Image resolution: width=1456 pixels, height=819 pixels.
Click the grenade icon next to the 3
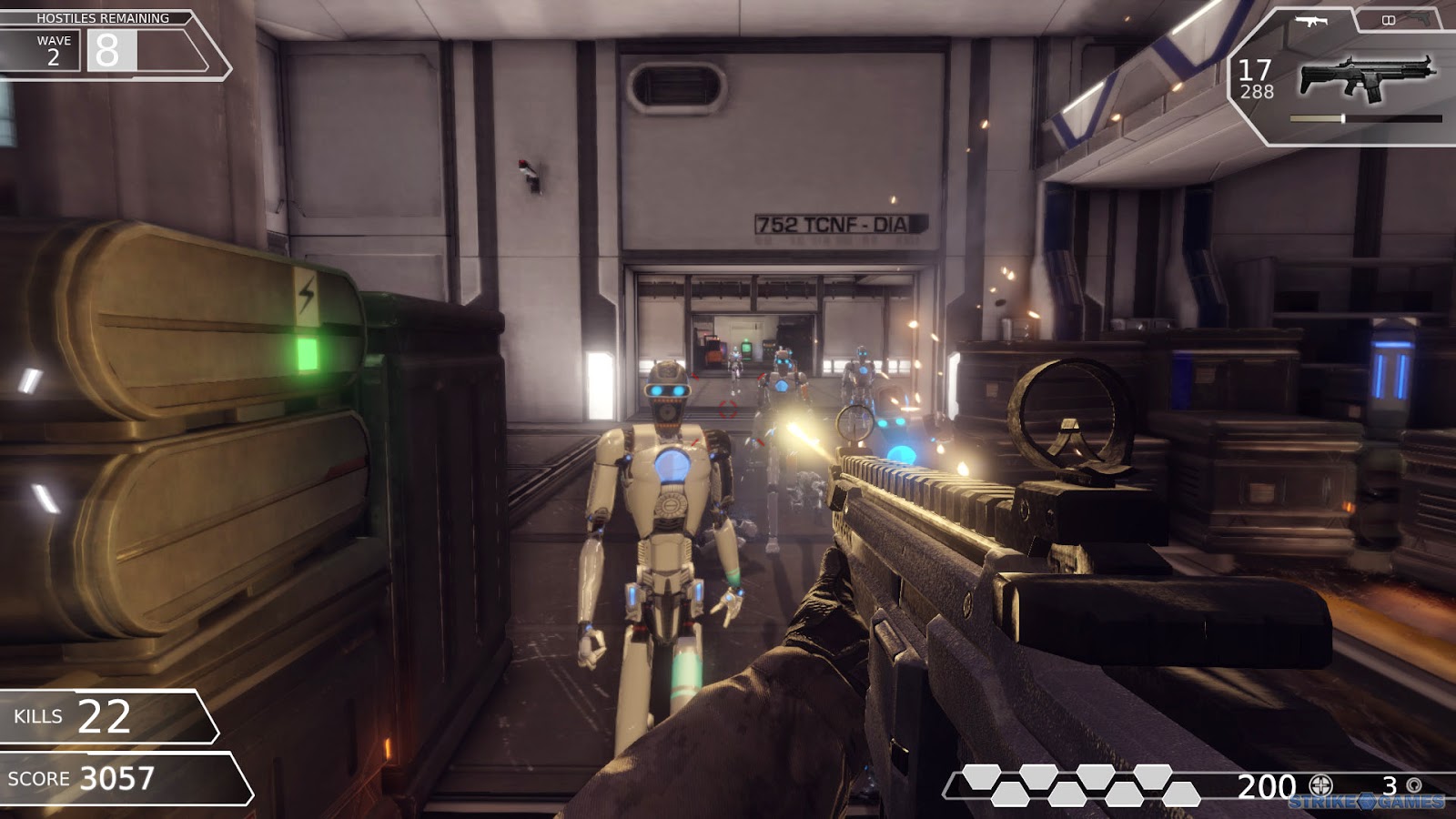pyautogui.click(x=1413, y=784)
